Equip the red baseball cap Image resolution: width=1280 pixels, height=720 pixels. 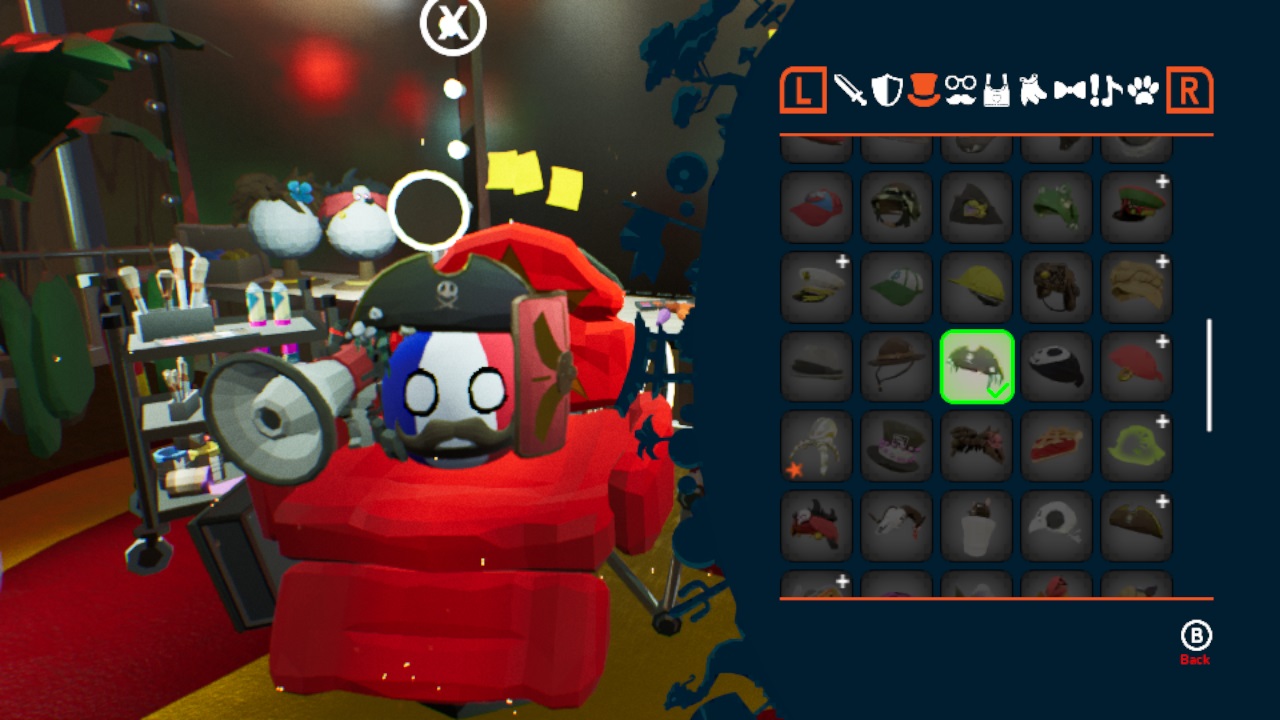point(817,207)
